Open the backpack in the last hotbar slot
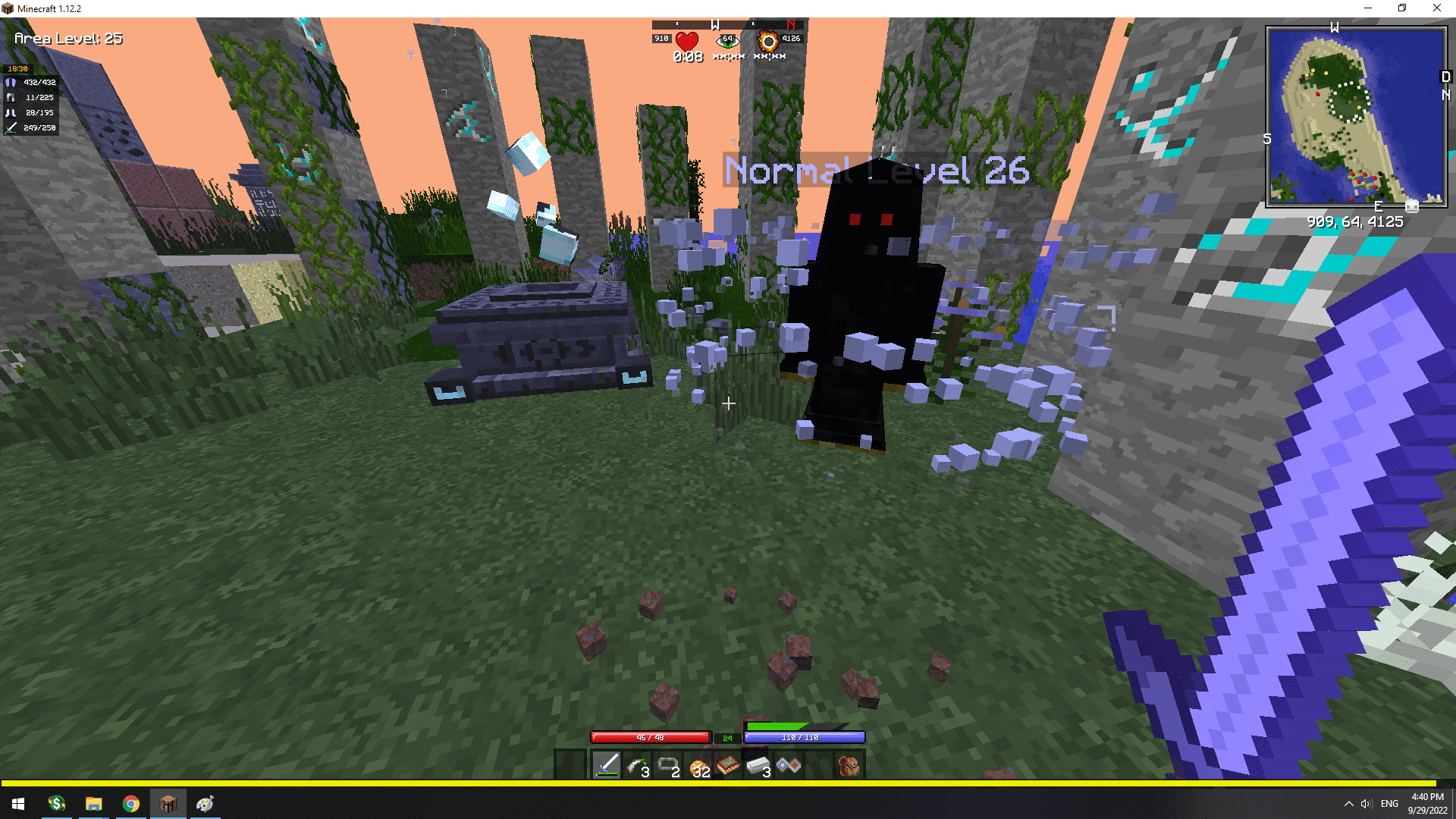 point(847,764)
